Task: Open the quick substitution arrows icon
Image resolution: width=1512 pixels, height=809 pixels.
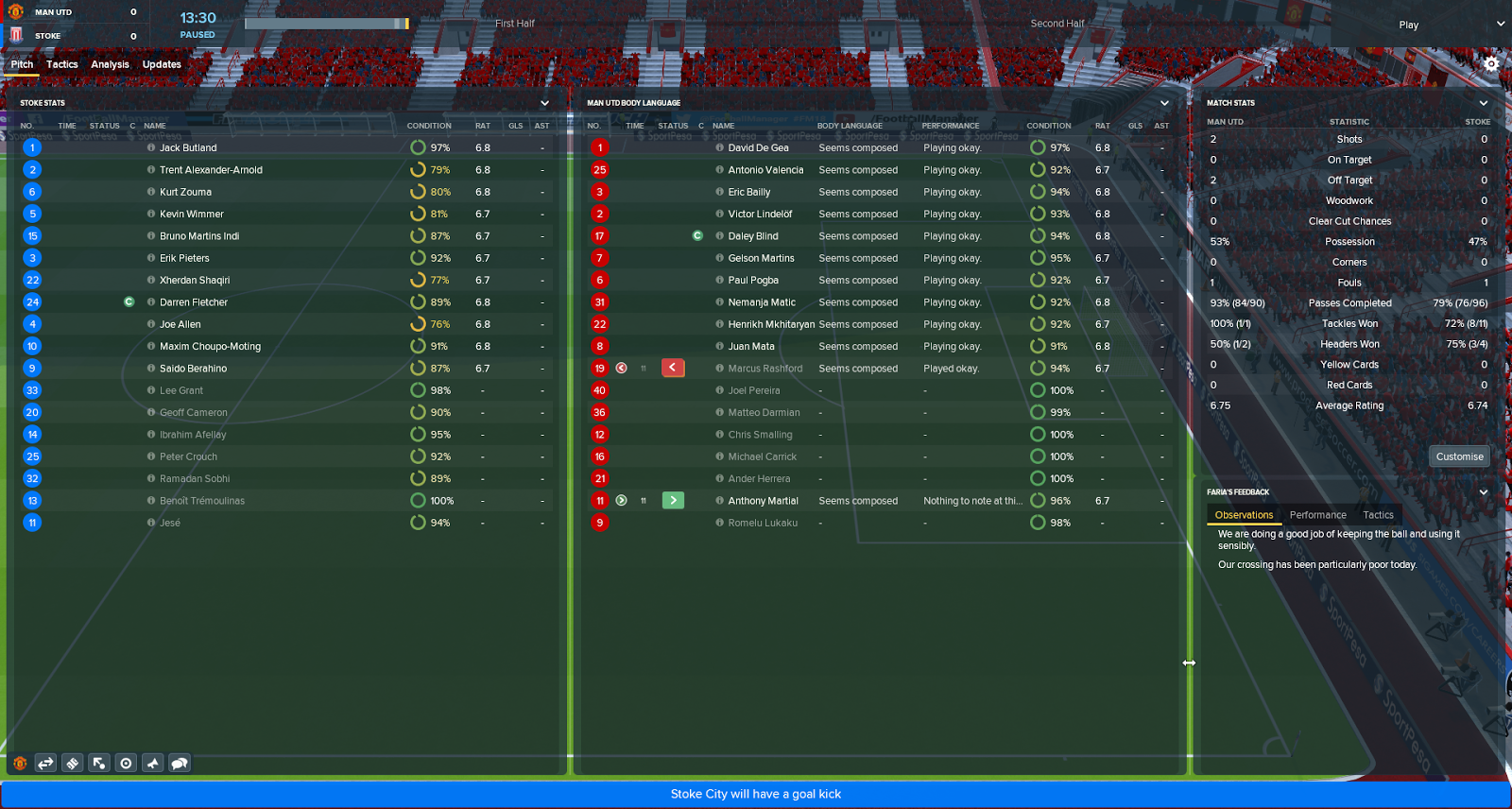Action: 44,763
